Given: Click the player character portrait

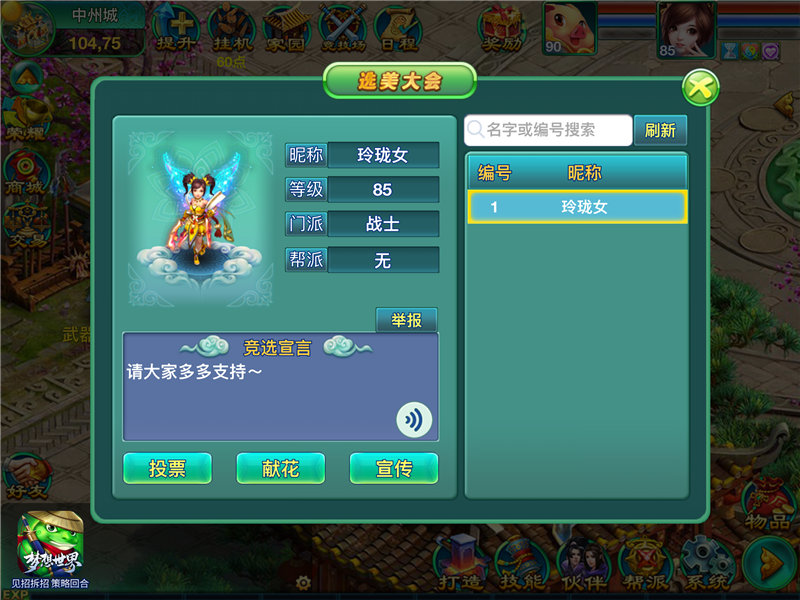Looking at the screenshot, I should 684,26.
